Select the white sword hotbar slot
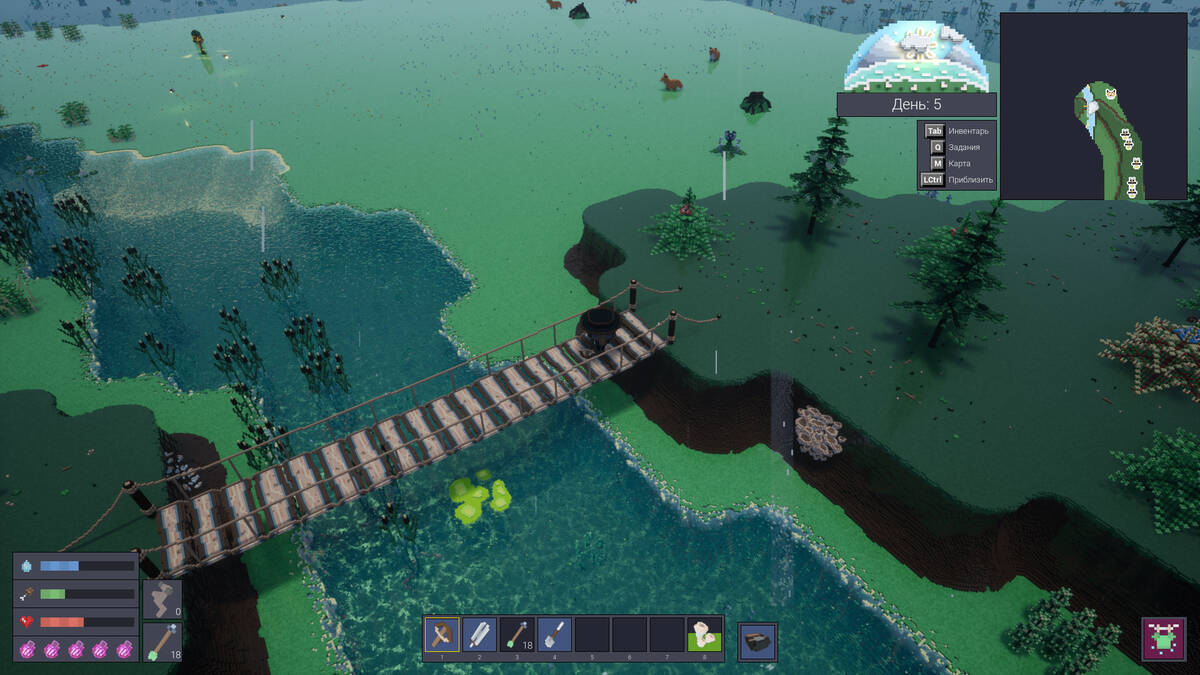The image size is (1200, 675). pos(480,634)
